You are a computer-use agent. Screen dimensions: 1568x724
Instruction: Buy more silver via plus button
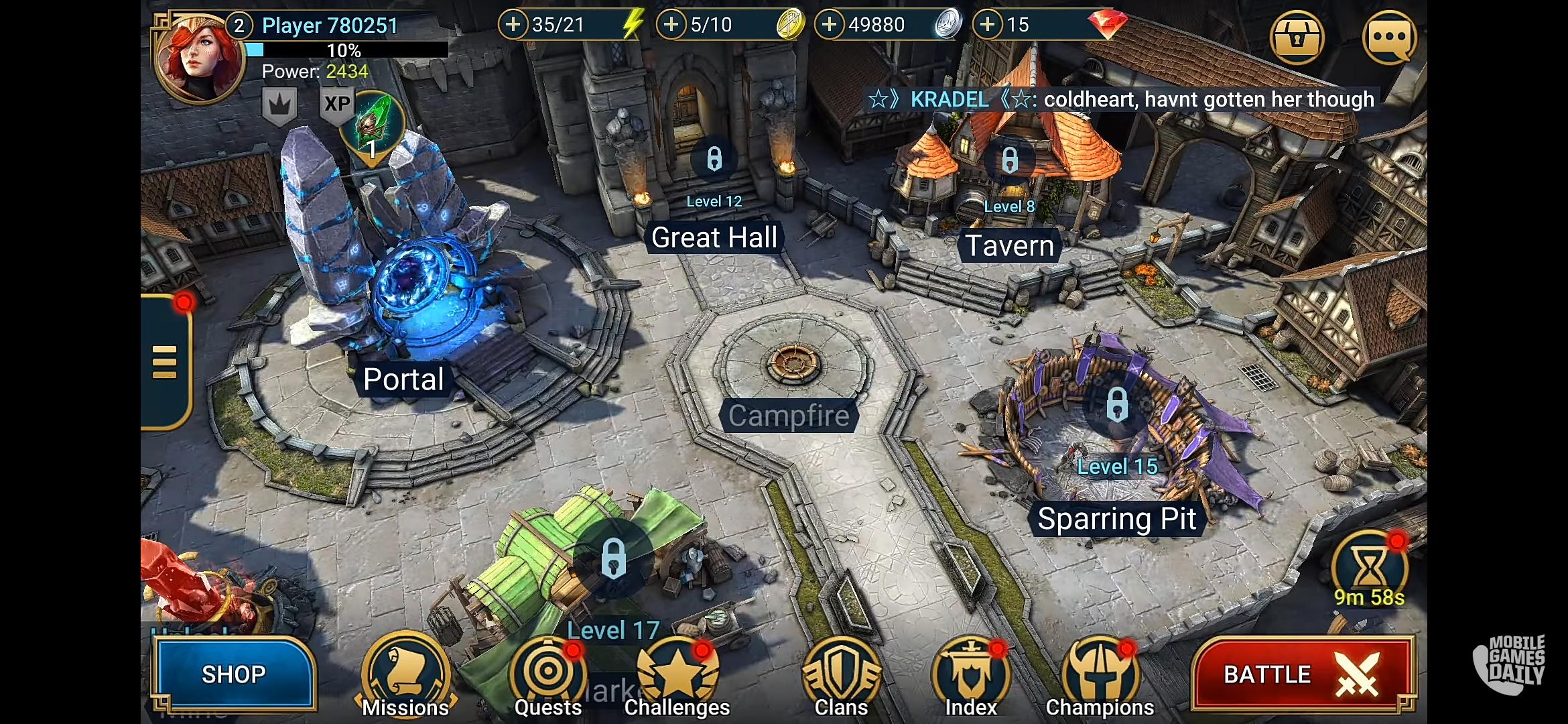(830, 25)
